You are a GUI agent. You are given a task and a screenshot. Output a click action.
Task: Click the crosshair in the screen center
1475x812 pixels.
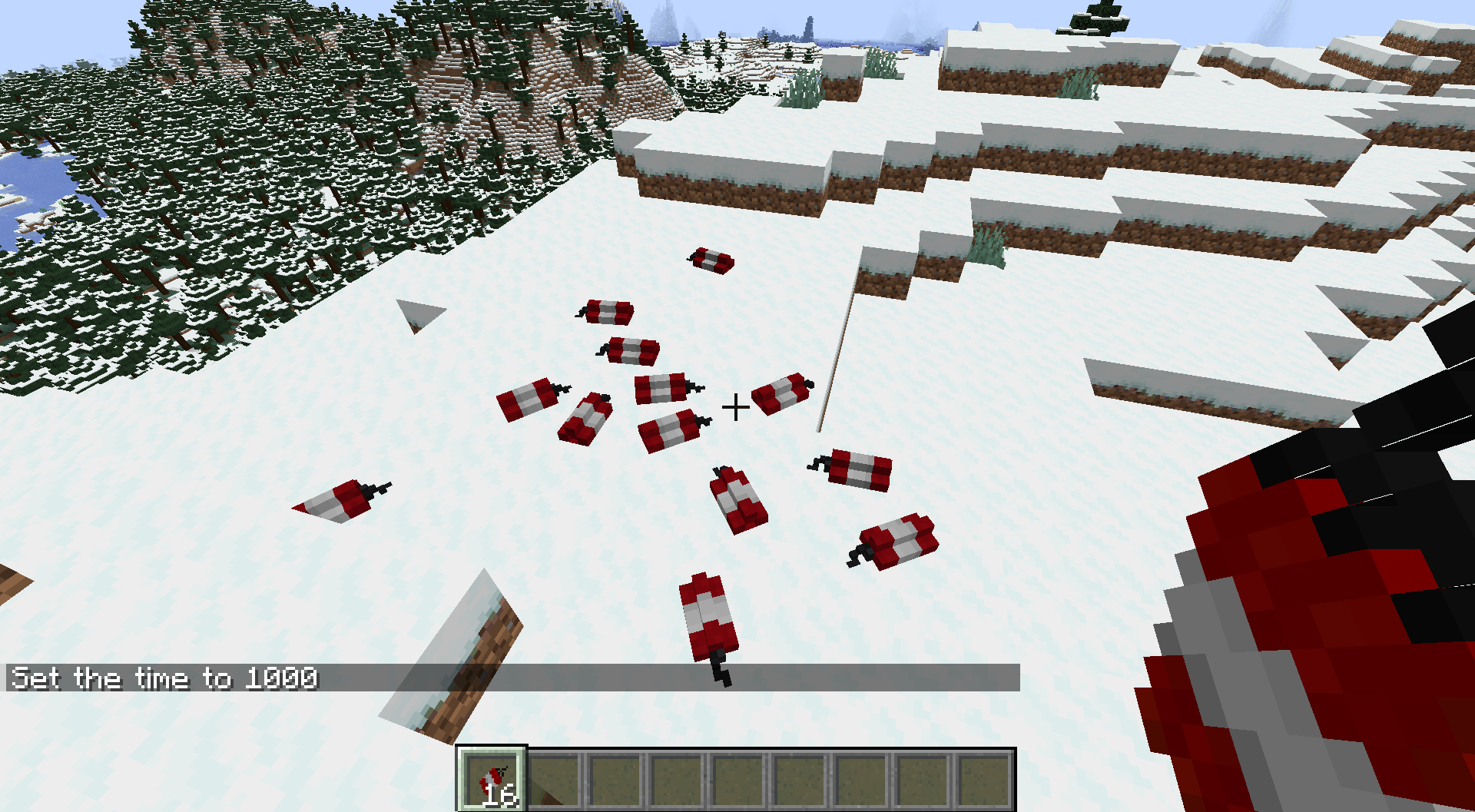pyautogui.click(x=737, y=406)
